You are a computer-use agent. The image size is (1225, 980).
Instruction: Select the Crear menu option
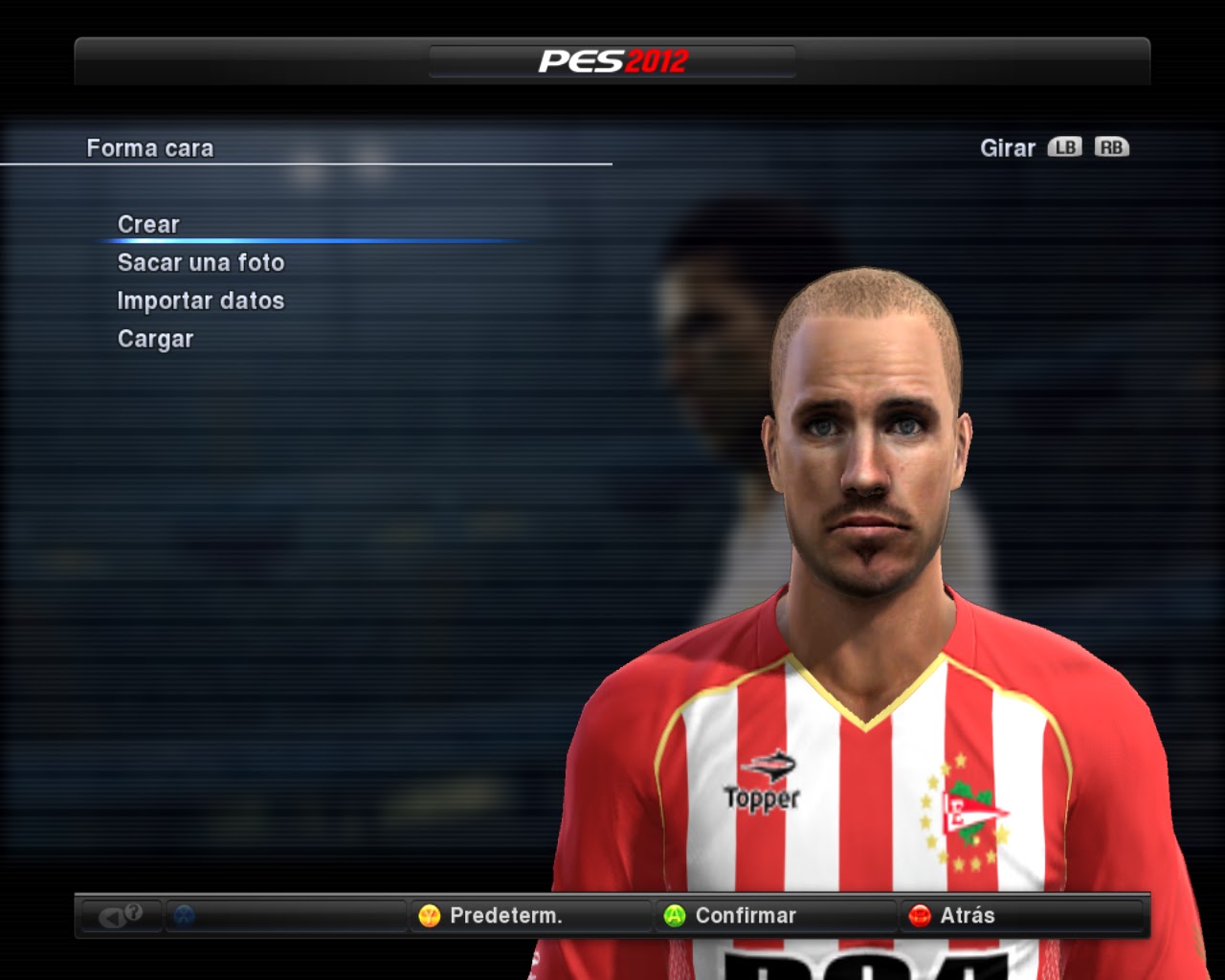pos(147,224)
